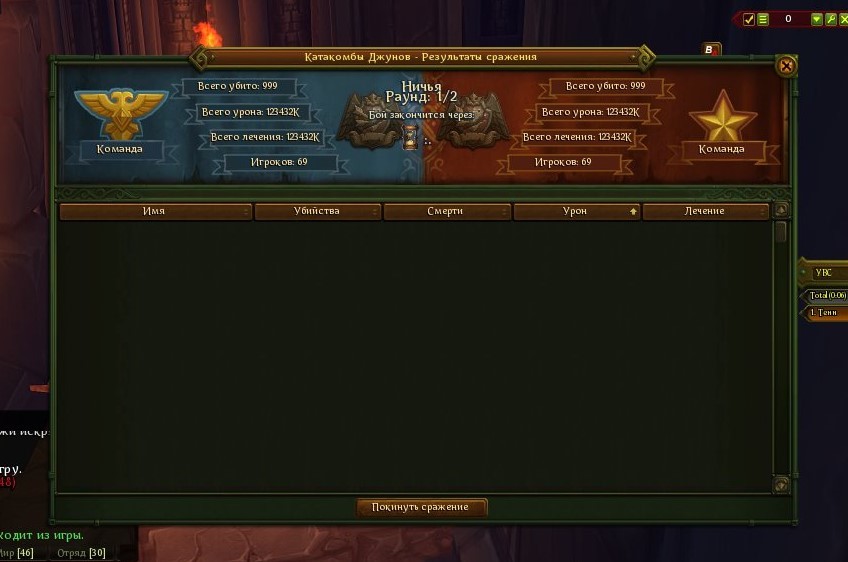Sort players by Лечение column
The image size is (848, 562).
point(704,211)
